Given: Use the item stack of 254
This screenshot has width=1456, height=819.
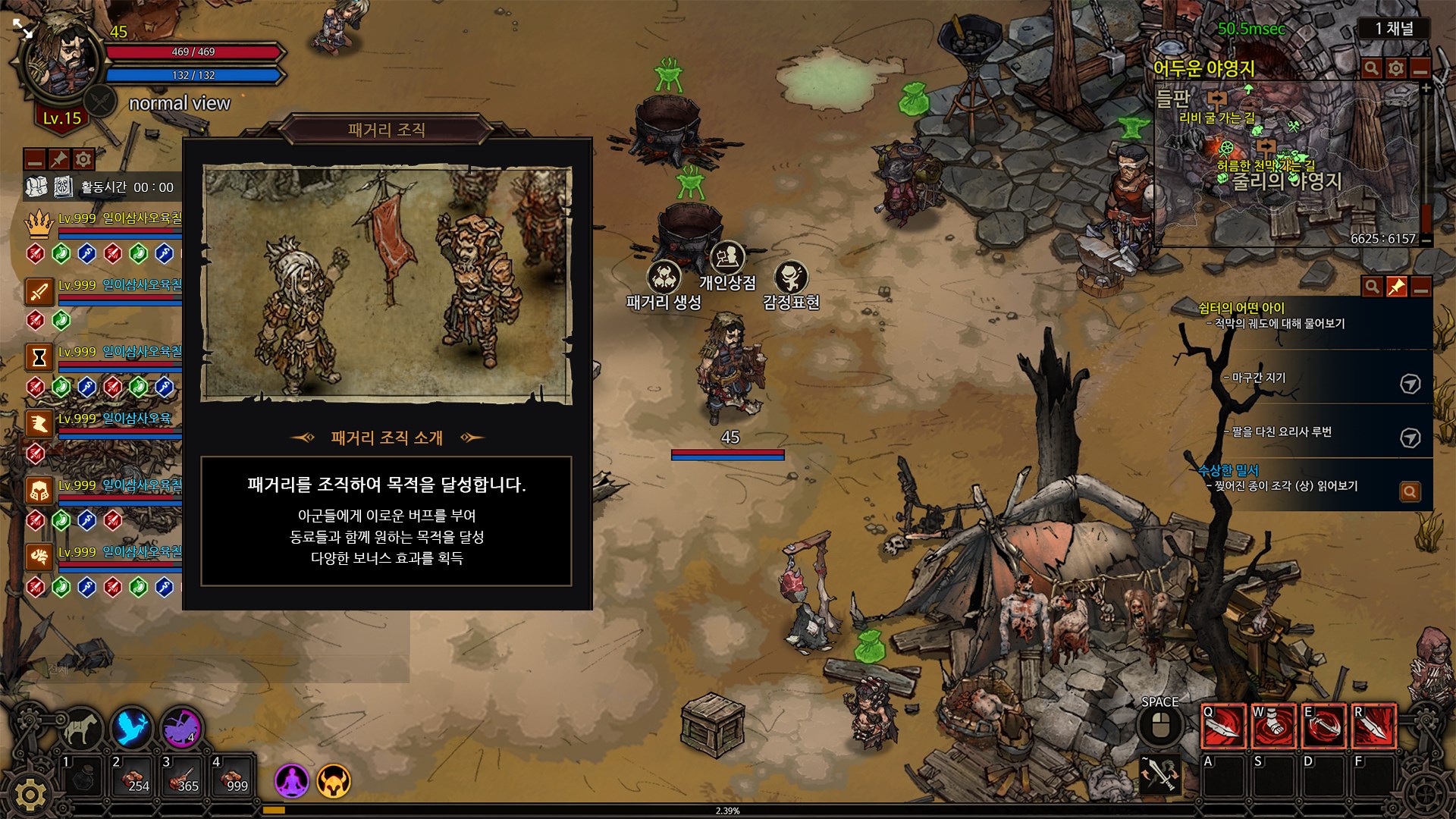Looking at the screenshot, I should coord(131,777).
